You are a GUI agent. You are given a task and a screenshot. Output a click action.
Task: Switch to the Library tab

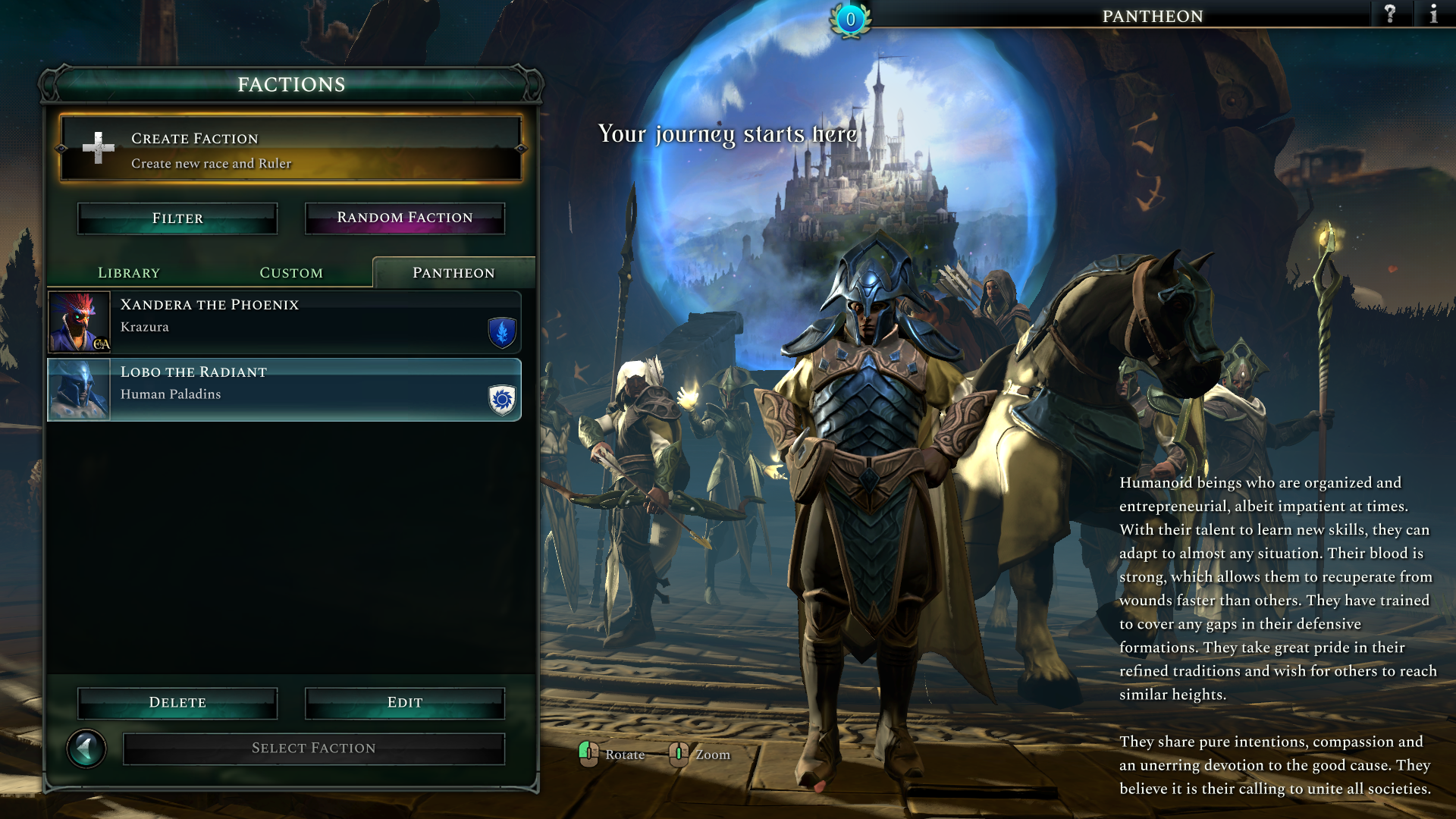(129, 273)
